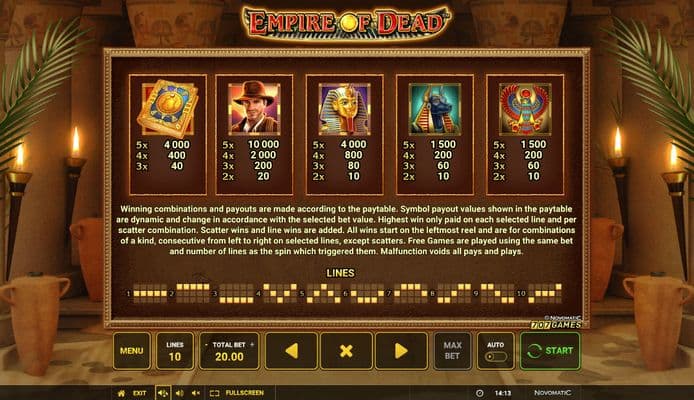Increase total bet with the plus sign
Viewport: 694px width, 400px height.
tap(251, 343)
